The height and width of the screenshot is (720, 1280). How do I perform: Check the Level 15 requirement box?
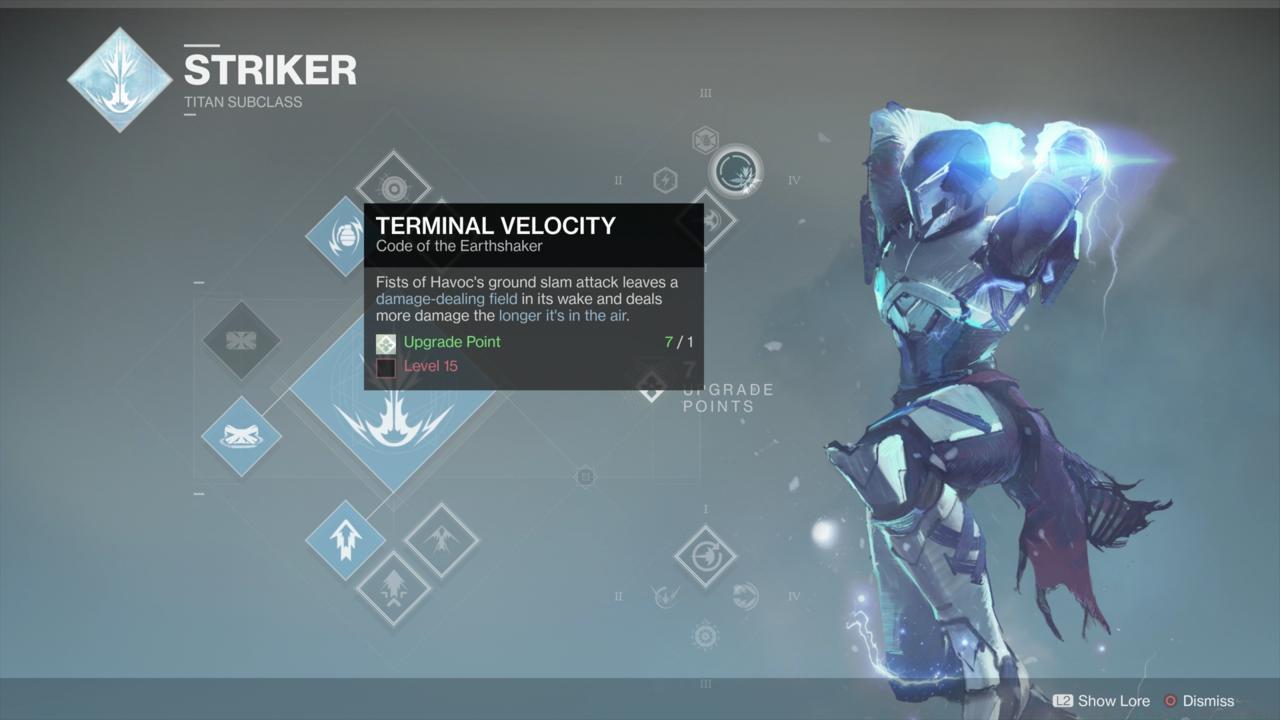pyautogui.click(x=385, y=366)
